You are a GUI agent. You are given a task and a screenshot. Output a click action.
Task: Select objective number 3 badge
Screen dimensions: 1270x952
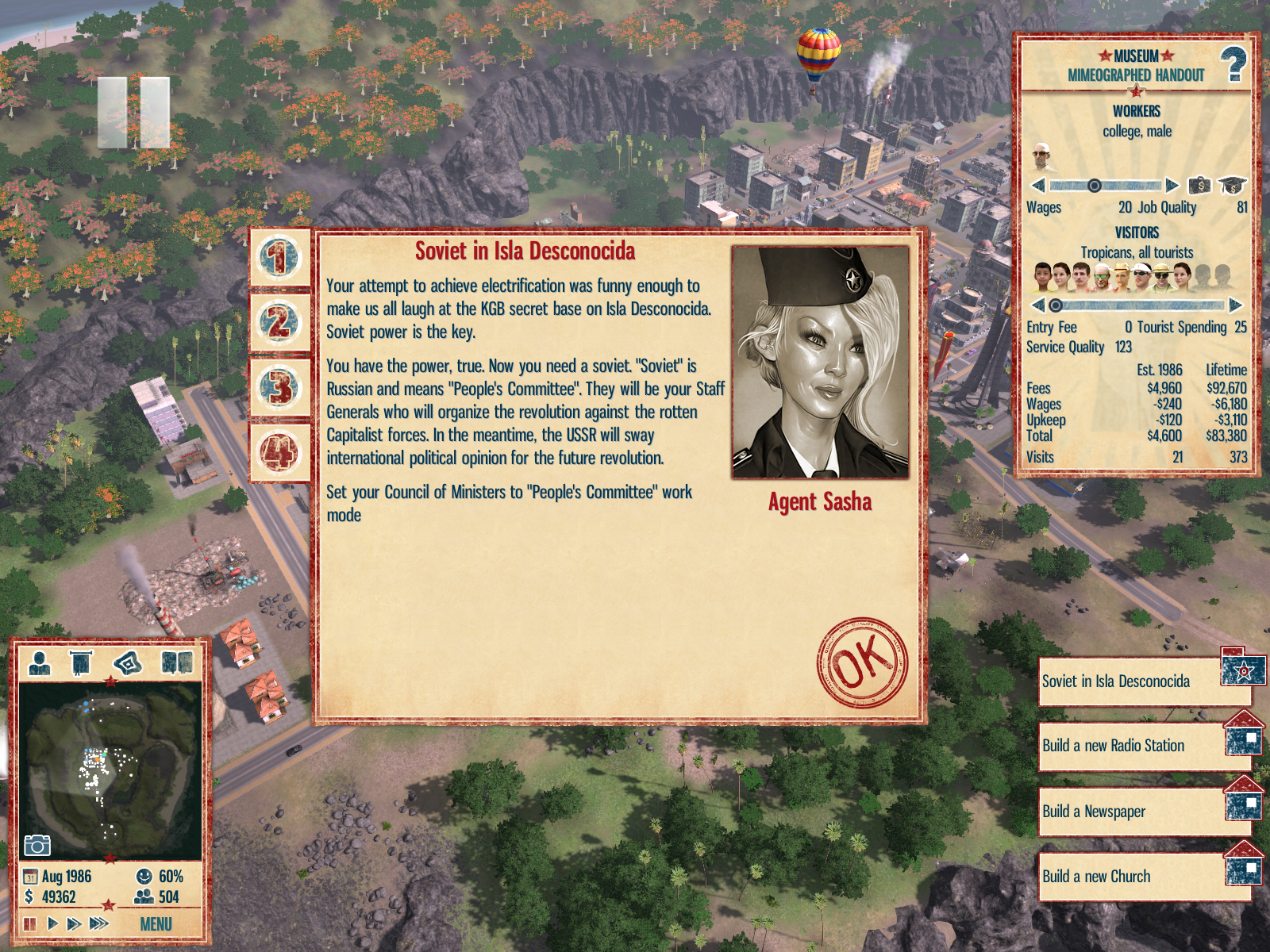(279, 388)
